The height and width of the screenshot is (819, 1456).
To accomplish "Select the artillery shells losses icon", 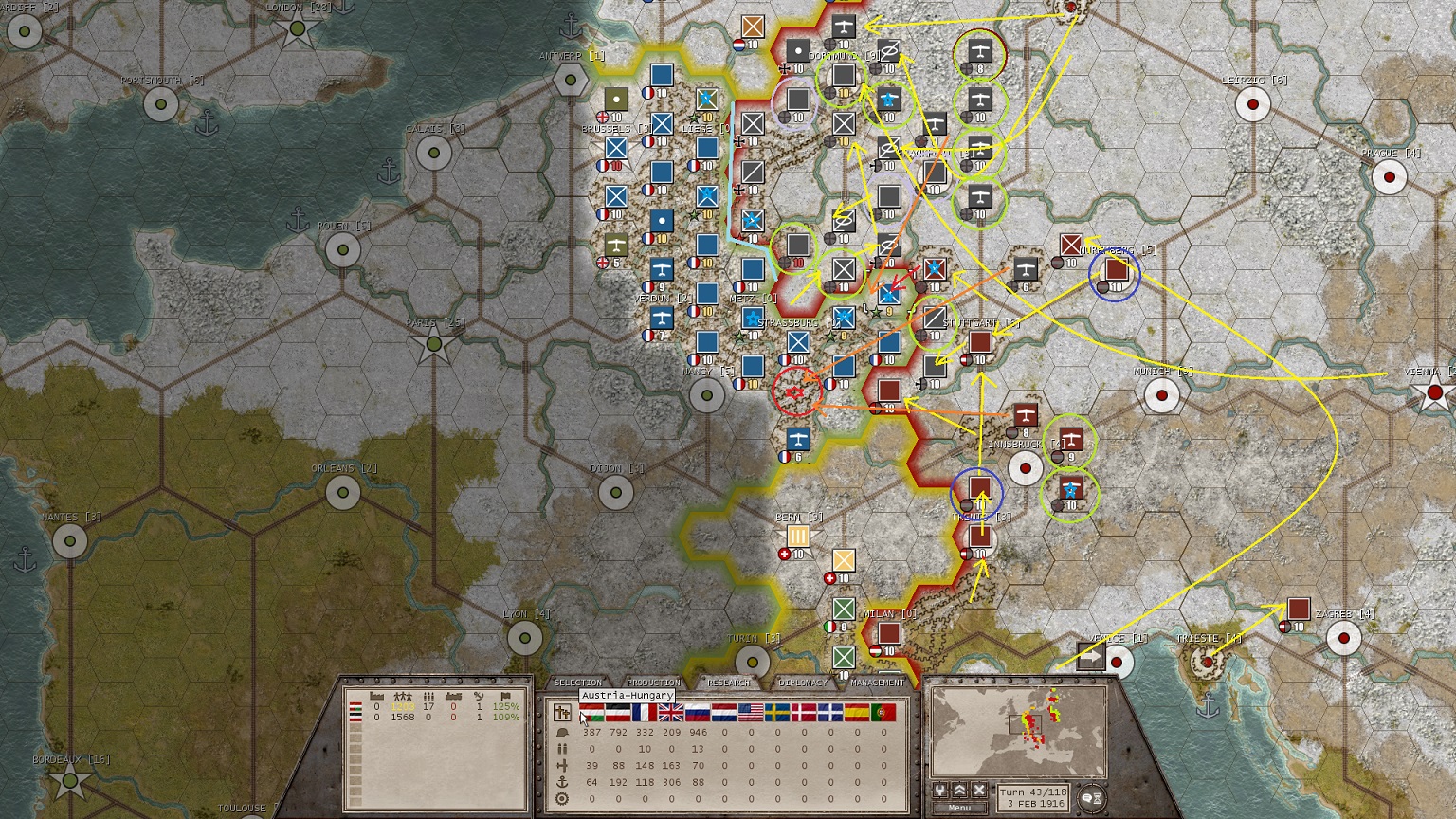I will point(563,750).
